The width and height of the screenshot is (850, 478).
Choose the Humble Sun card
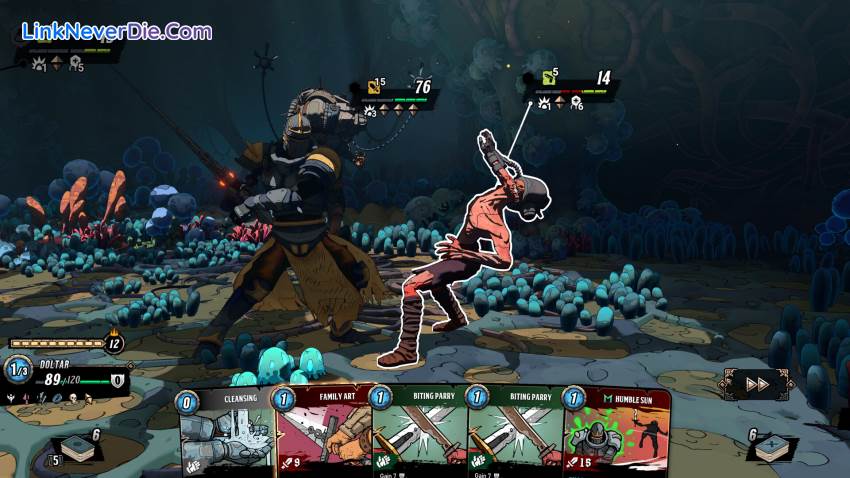(x=616, y=434)
